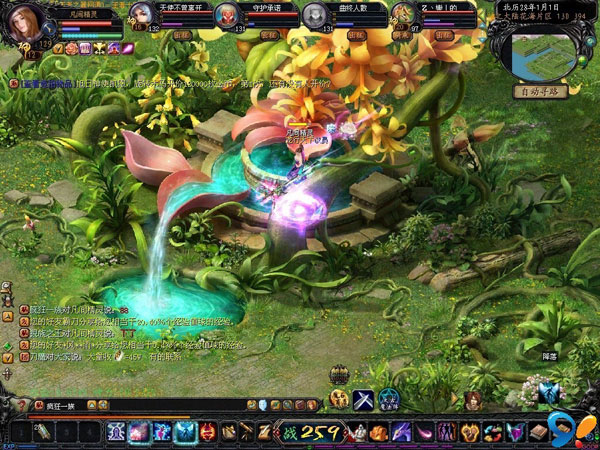Select party member 曲终人散 portrait
600x450 pixels.
tap(315, 15)
